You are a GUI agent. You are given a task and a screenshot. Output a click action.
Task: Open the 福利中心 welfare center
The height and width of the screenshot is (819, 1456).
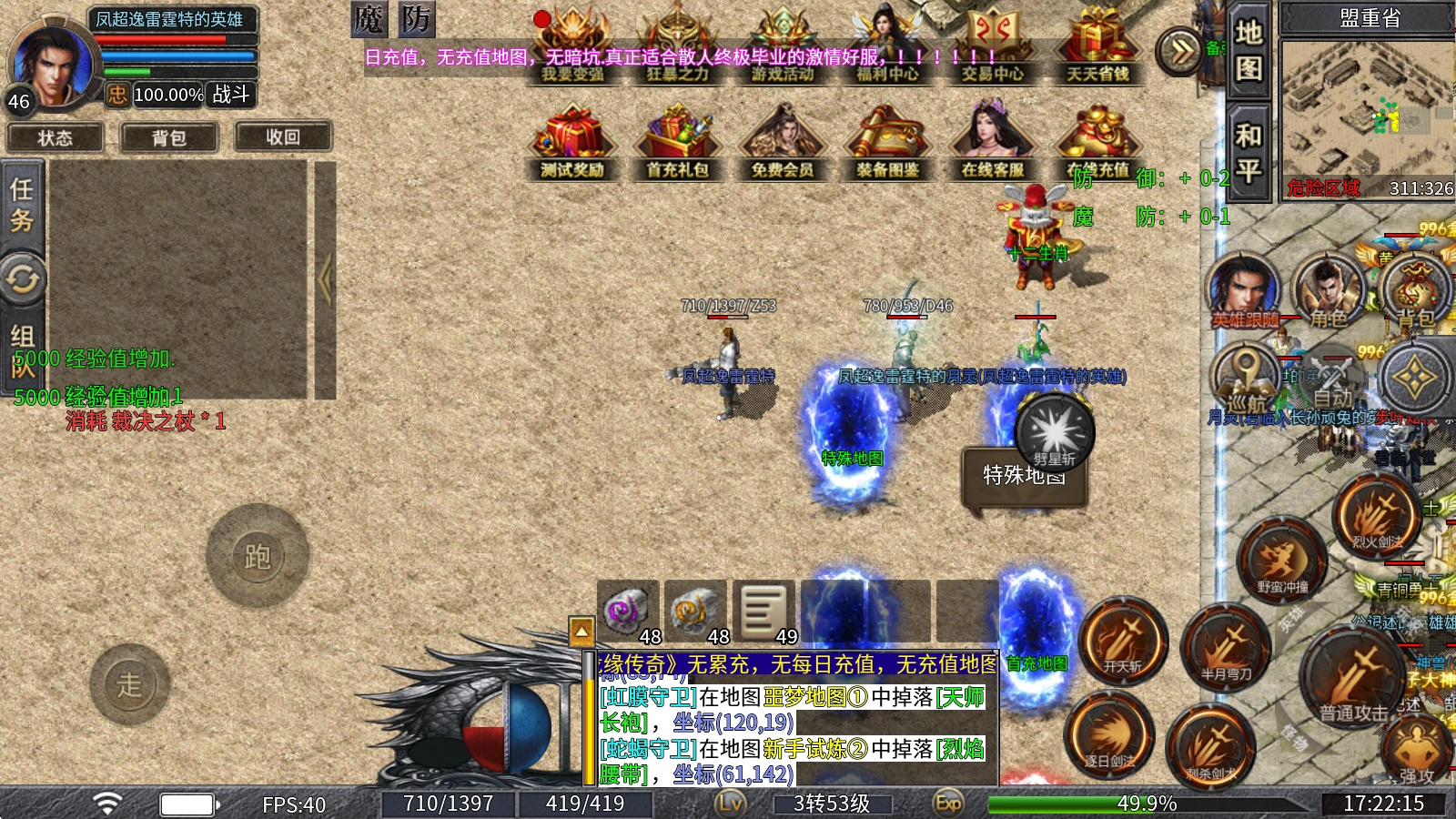click(x=887, y=45)
